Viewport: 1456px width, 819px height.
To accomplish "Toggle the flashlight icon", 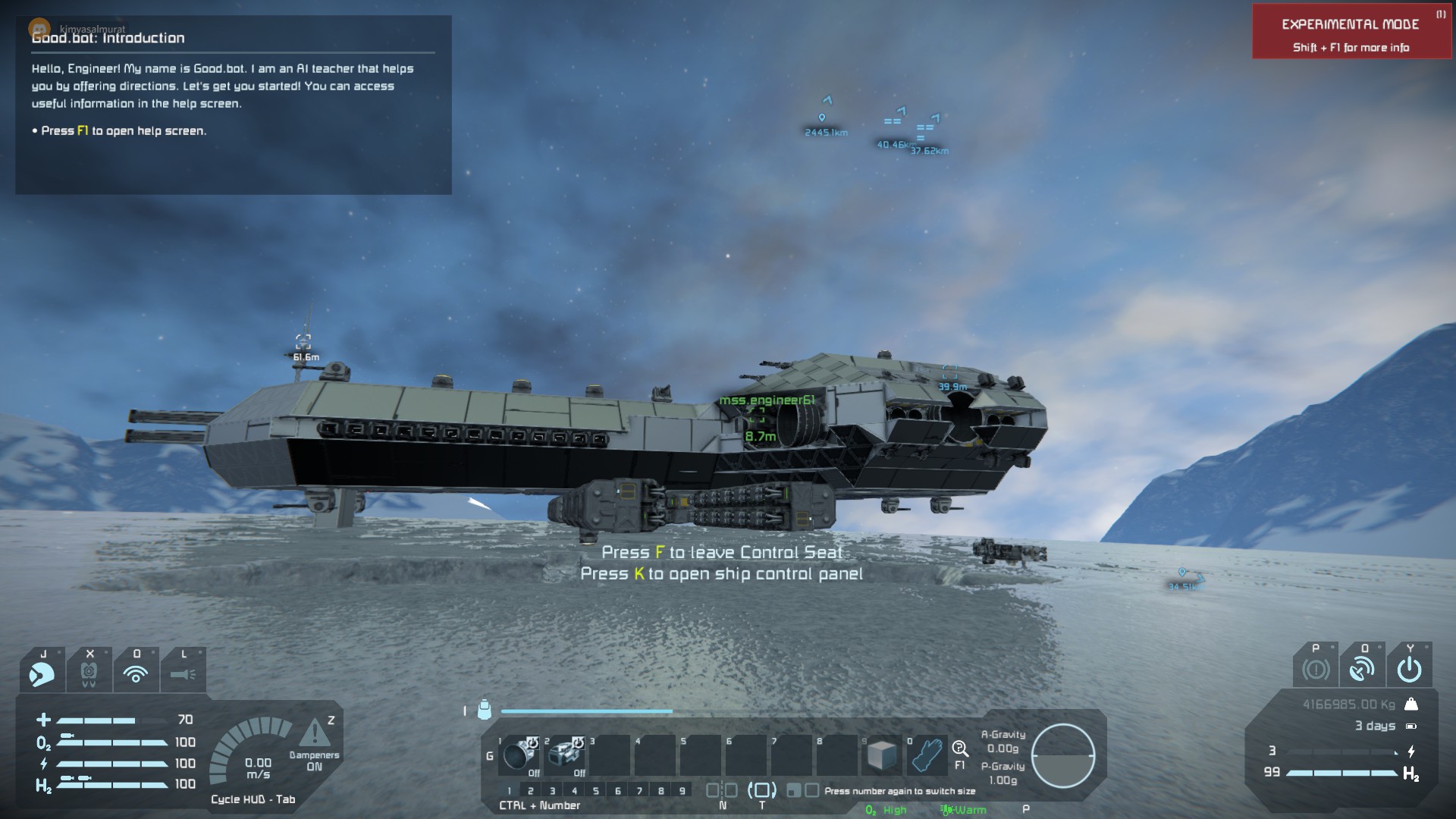I will [x=183, y=673].
